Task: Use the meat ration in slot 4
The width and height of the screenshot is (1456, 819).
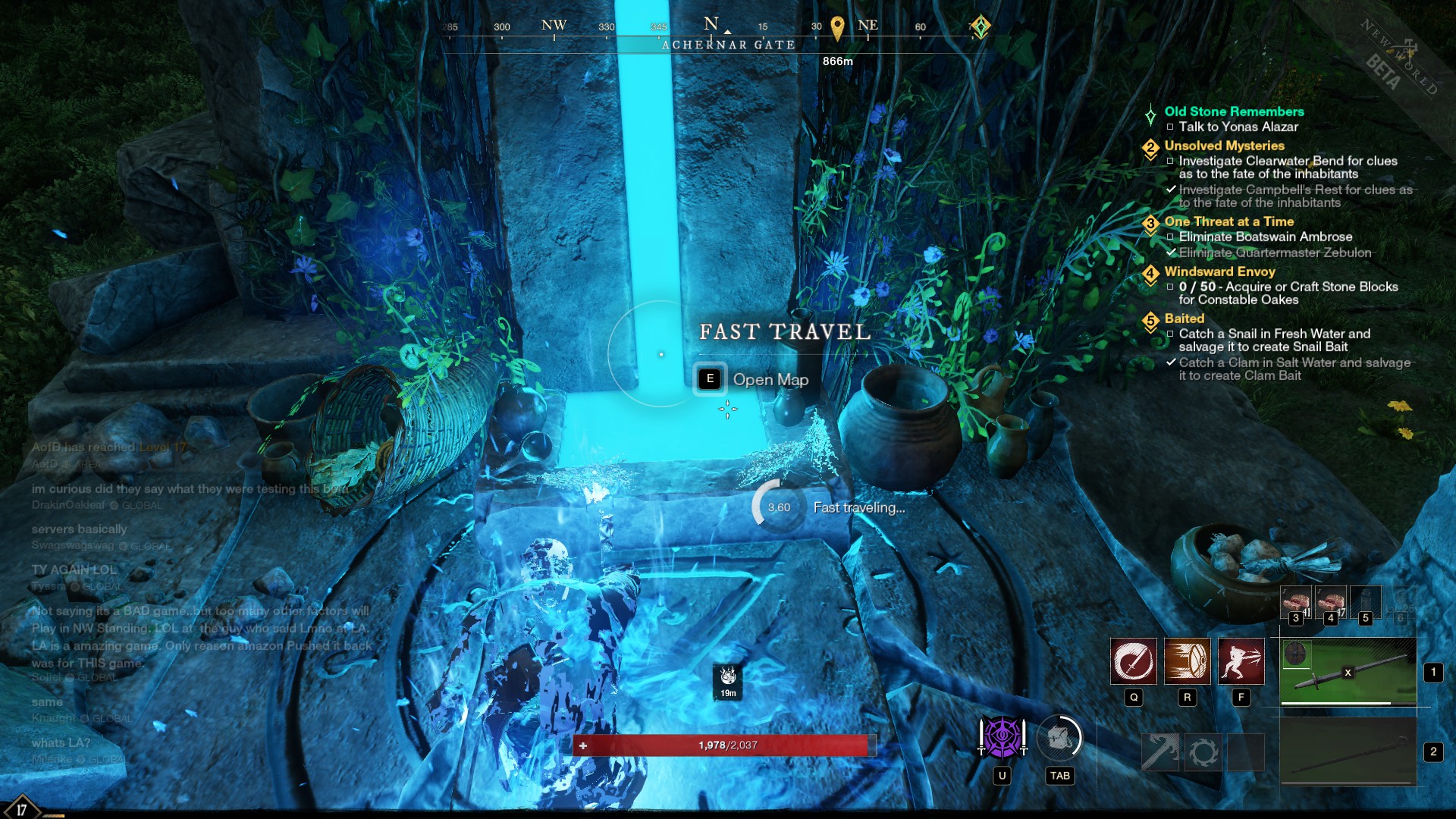Action: (1331, 601)
